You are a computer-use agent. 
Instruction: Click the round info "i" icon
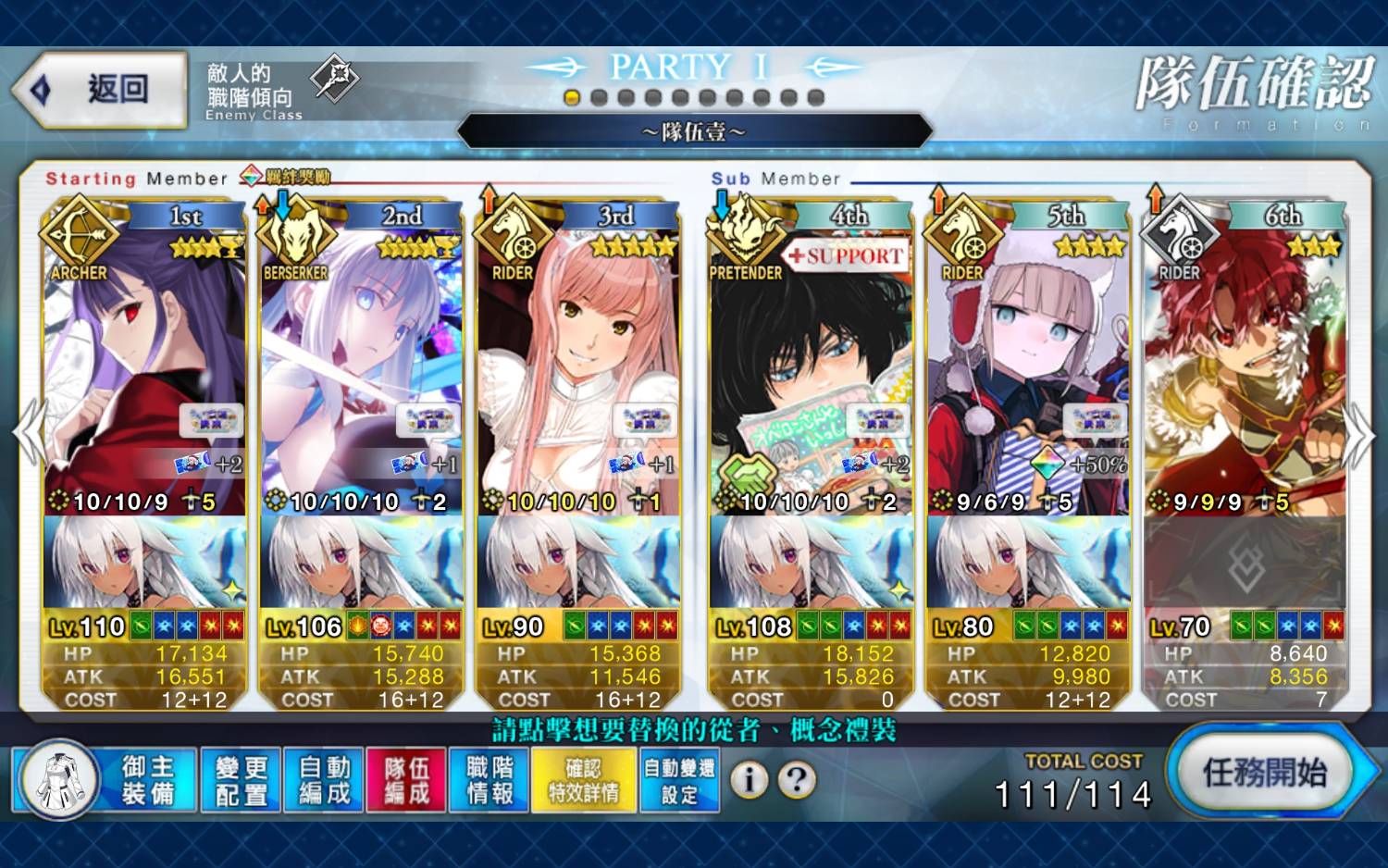(x=750, y=780)
